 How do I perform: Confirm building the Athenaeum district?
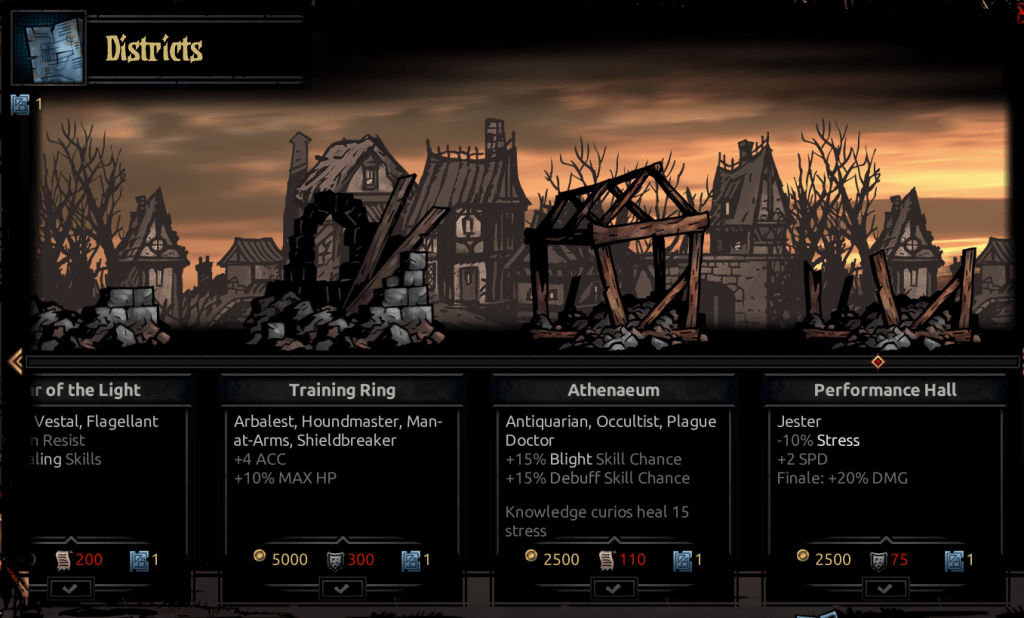point(613,589)
